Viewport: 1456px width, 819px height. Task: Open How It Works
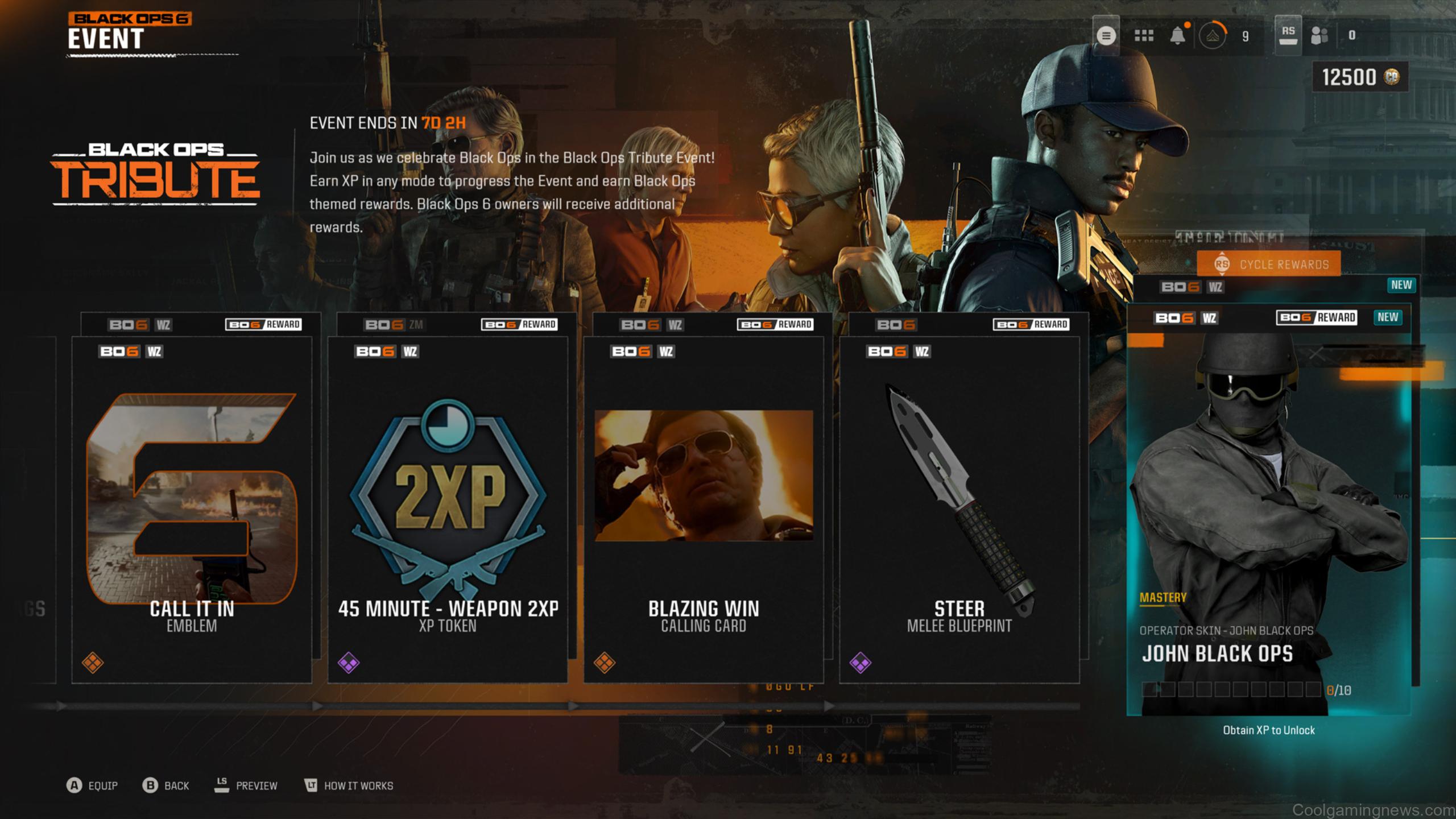(358, 786)
